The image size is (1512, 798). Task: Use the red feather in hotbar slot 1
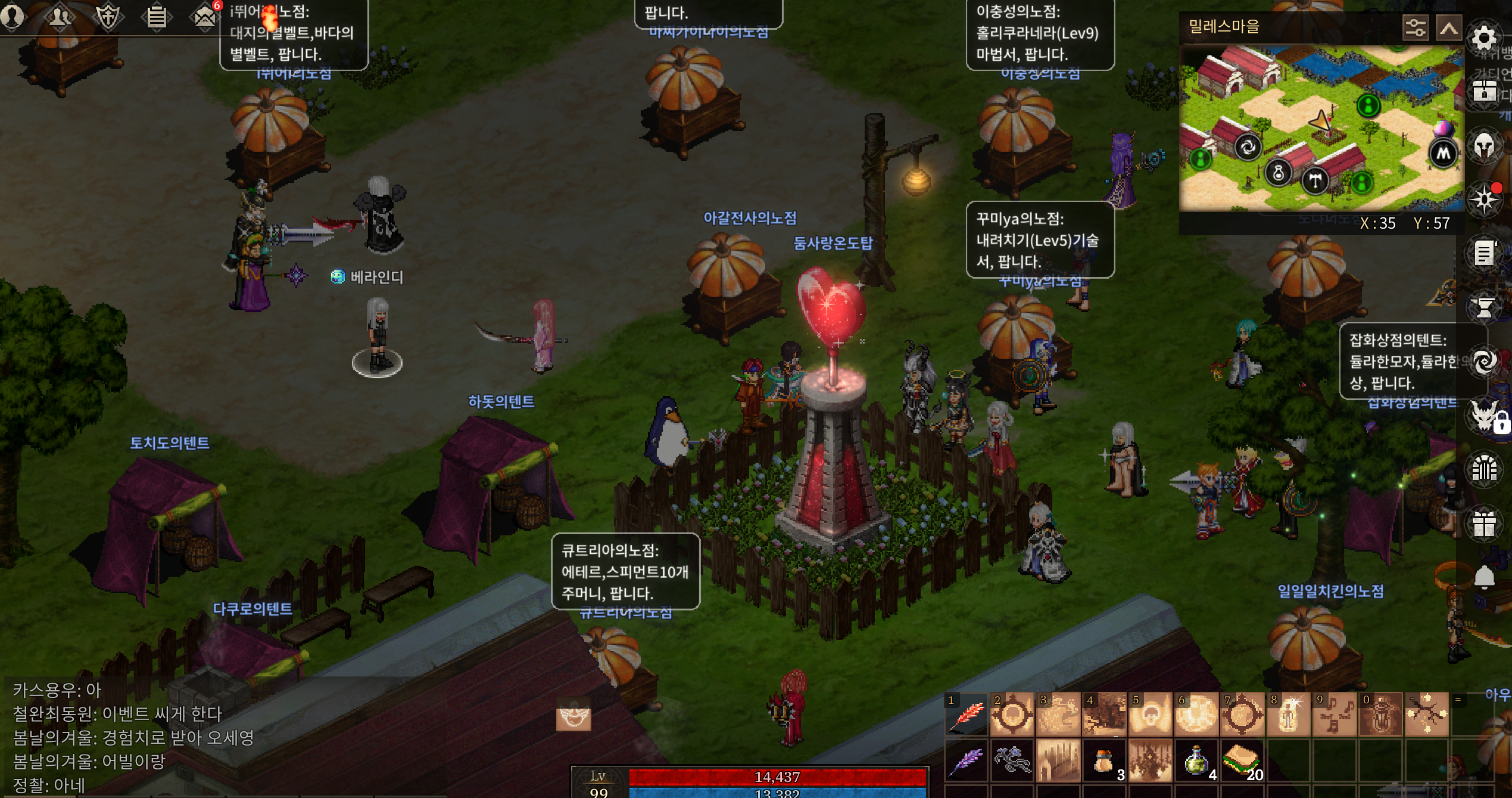[x=967, y=715]
